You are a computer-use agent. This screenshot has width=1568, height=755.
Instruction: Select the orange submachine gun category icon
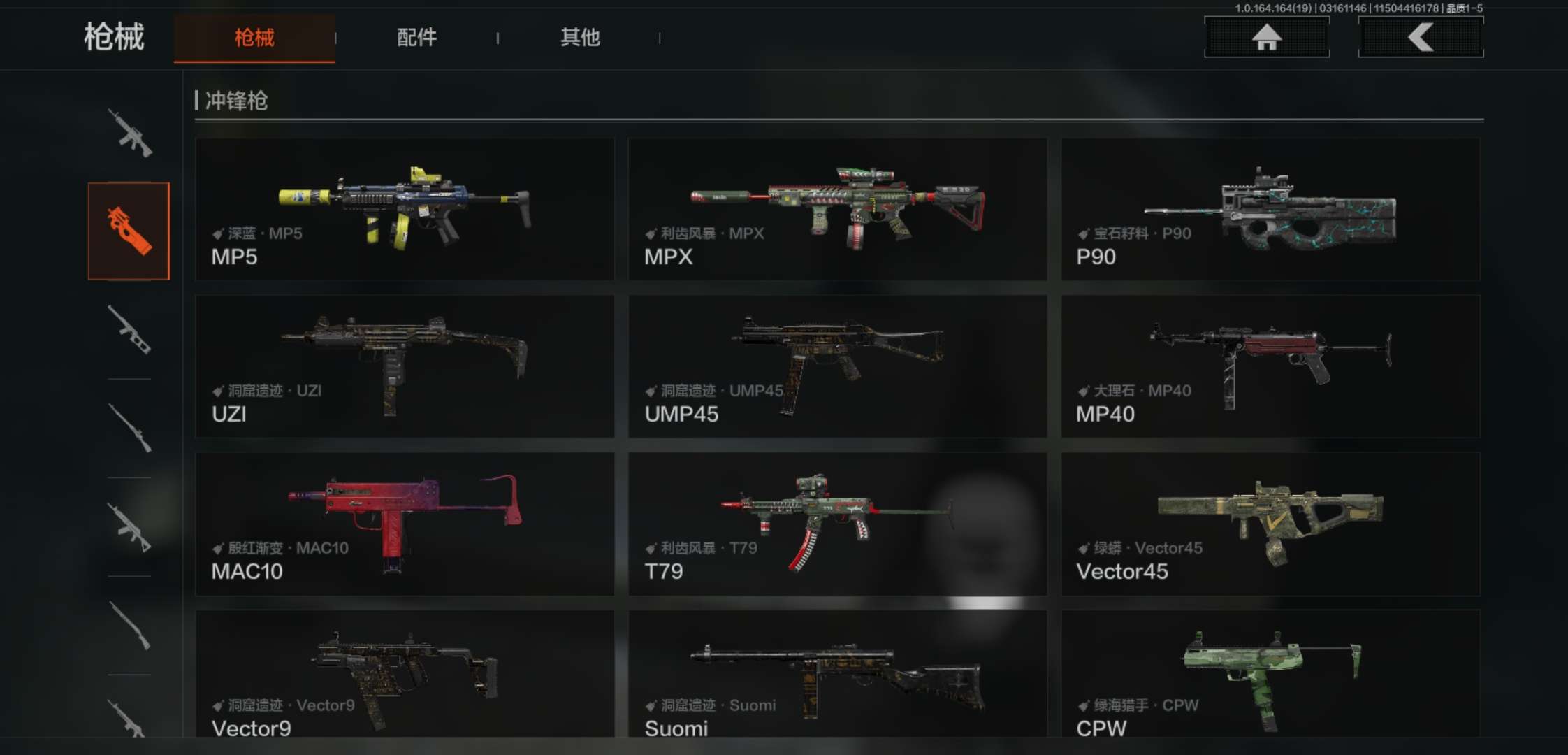click(129, 231)
